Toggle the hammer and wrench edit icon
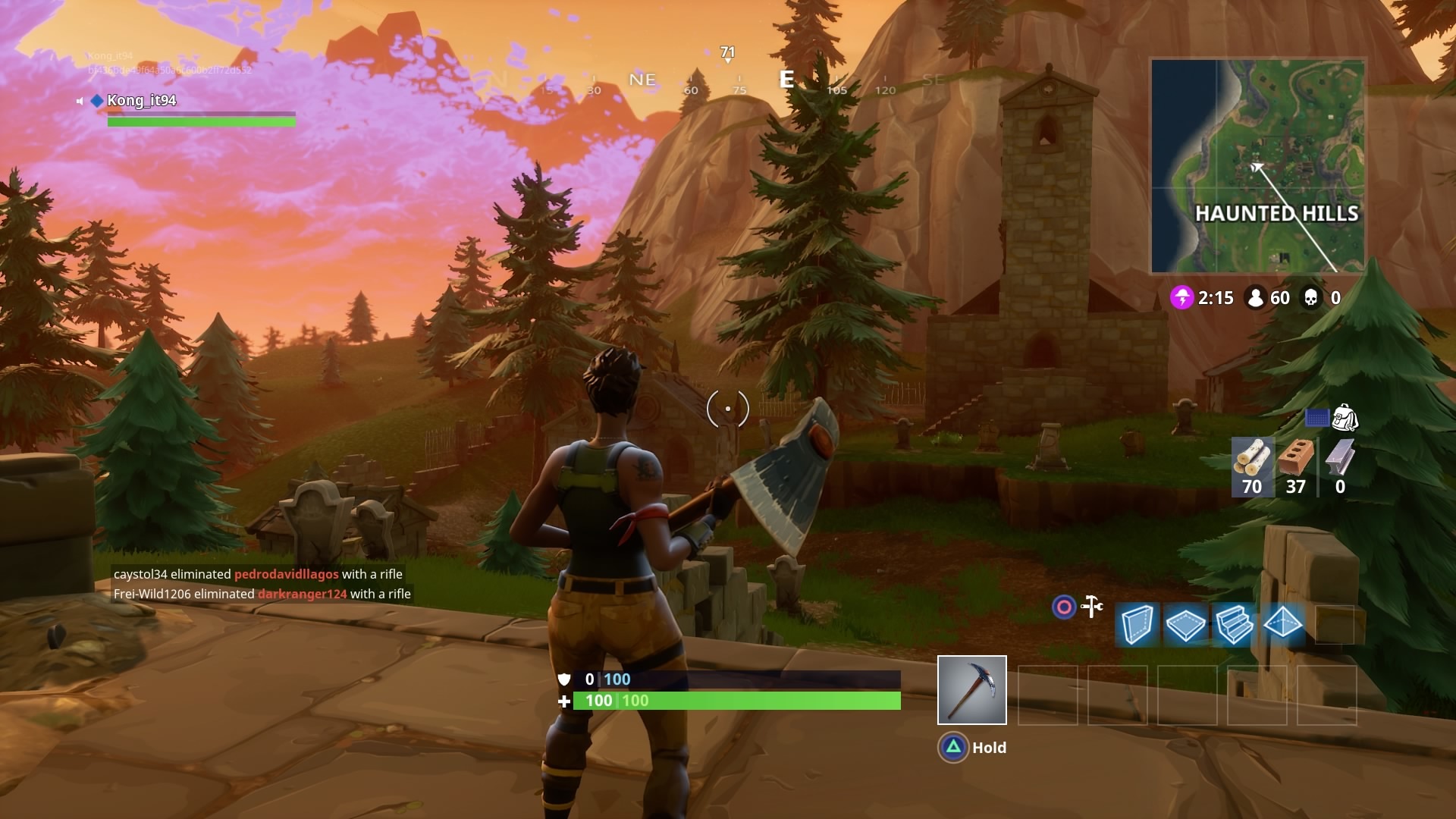The width and height of the screenshot is (1456, 819). coord(1092,607)
